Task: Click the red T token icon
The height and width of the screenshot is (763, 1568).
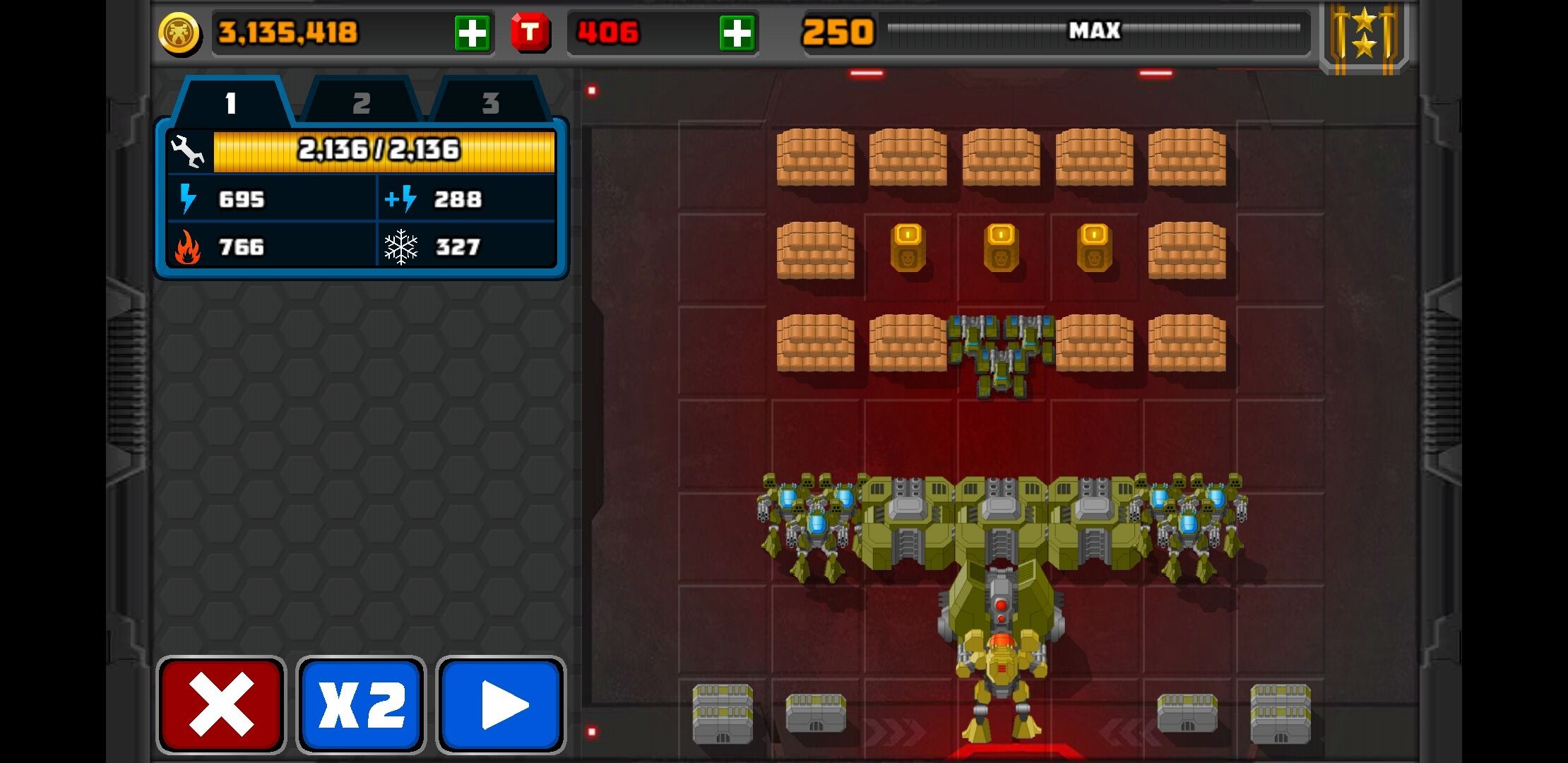Action: [x=530, y=32]
